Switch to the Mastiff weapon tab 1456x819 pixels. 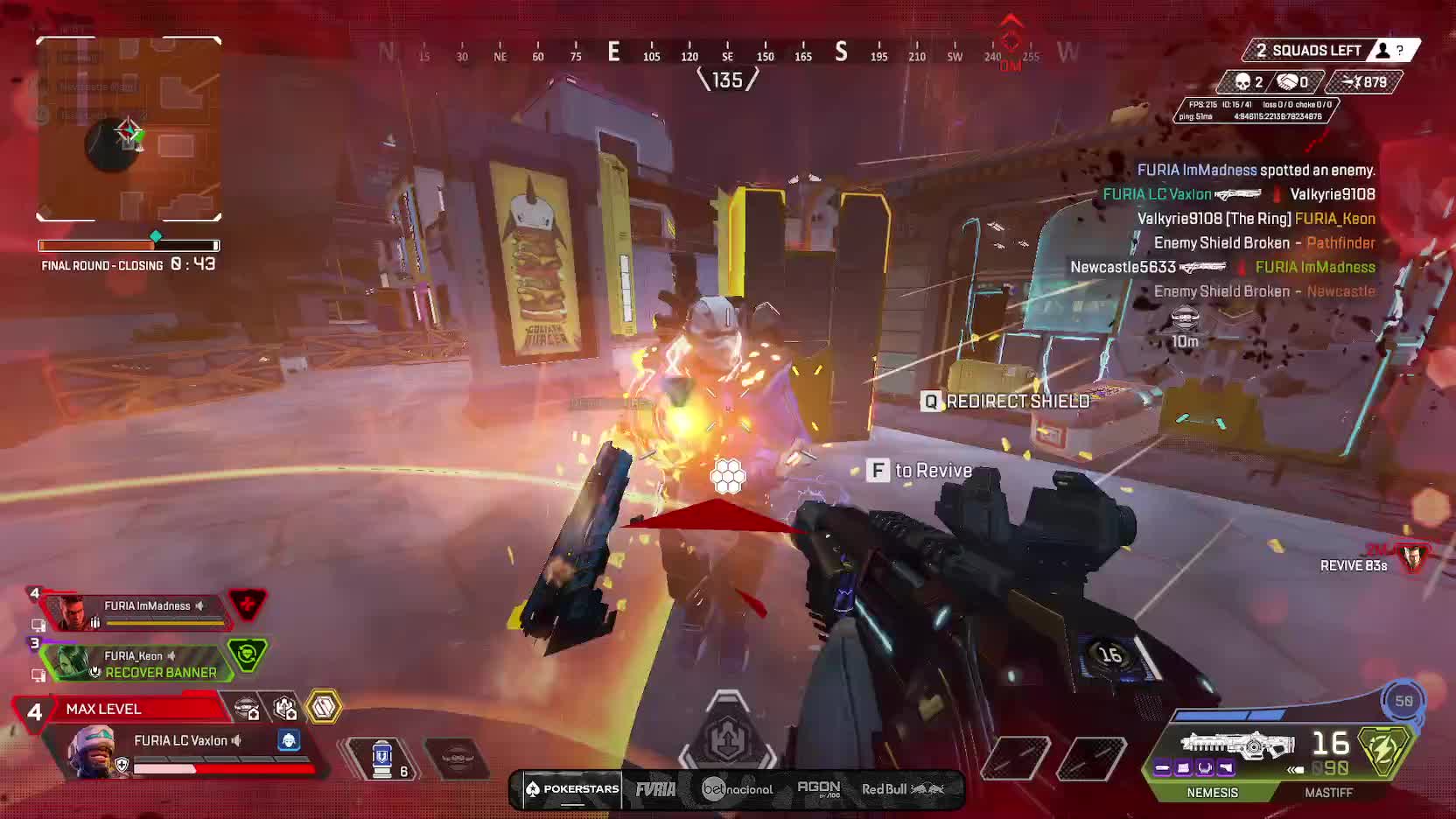click(1328, 792)
